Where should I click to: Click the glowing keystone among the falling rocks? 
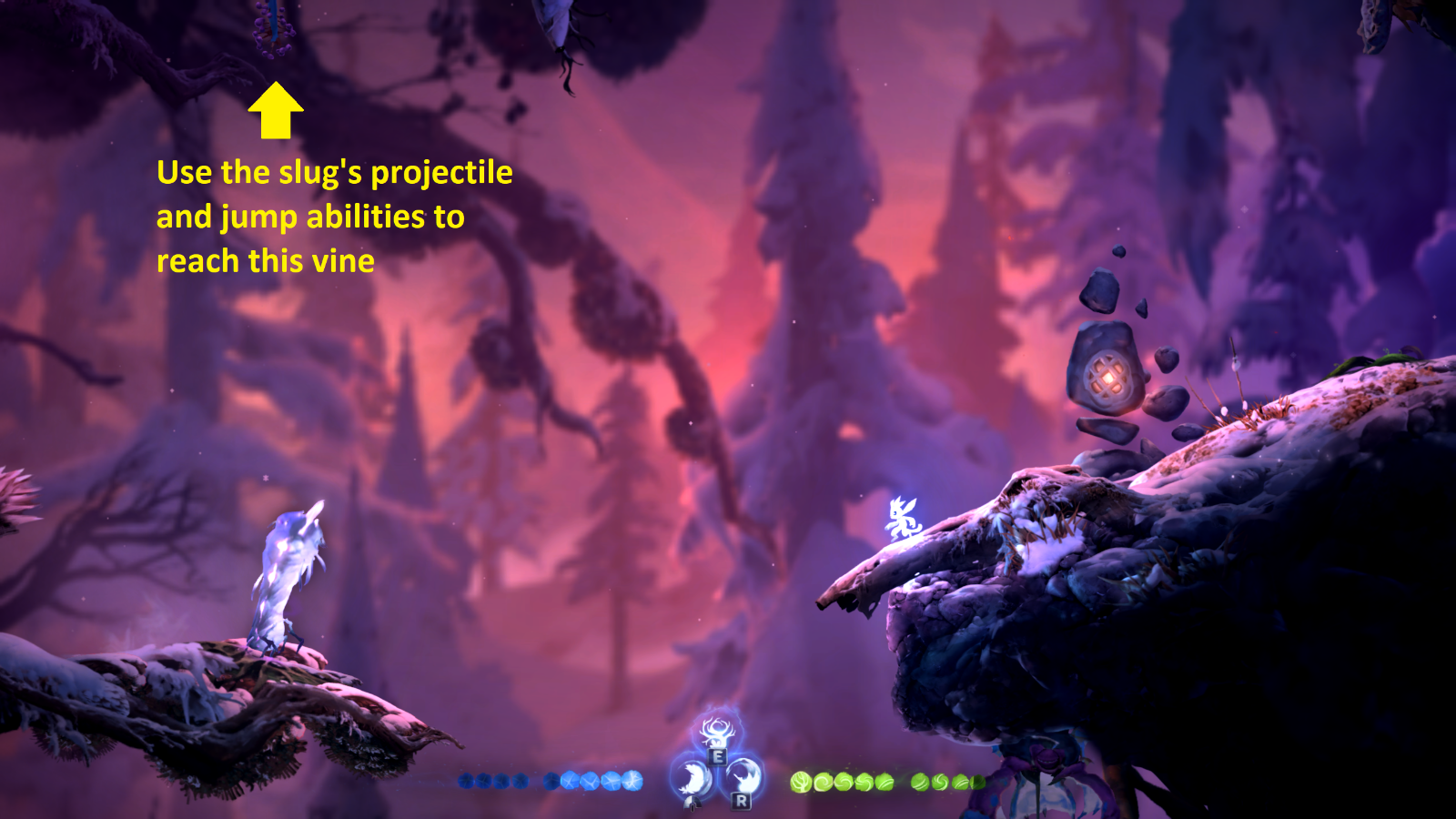[x=1107, y=376]
